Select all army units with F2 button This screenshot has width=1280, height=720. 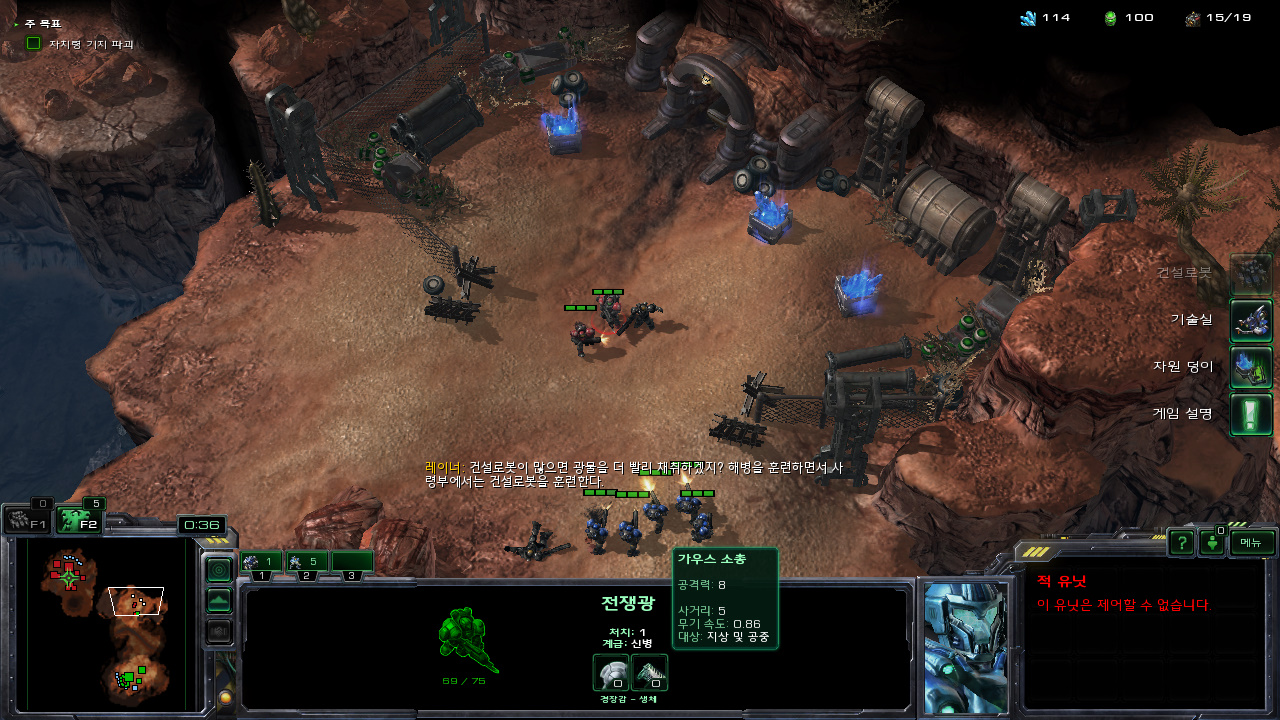79,521
